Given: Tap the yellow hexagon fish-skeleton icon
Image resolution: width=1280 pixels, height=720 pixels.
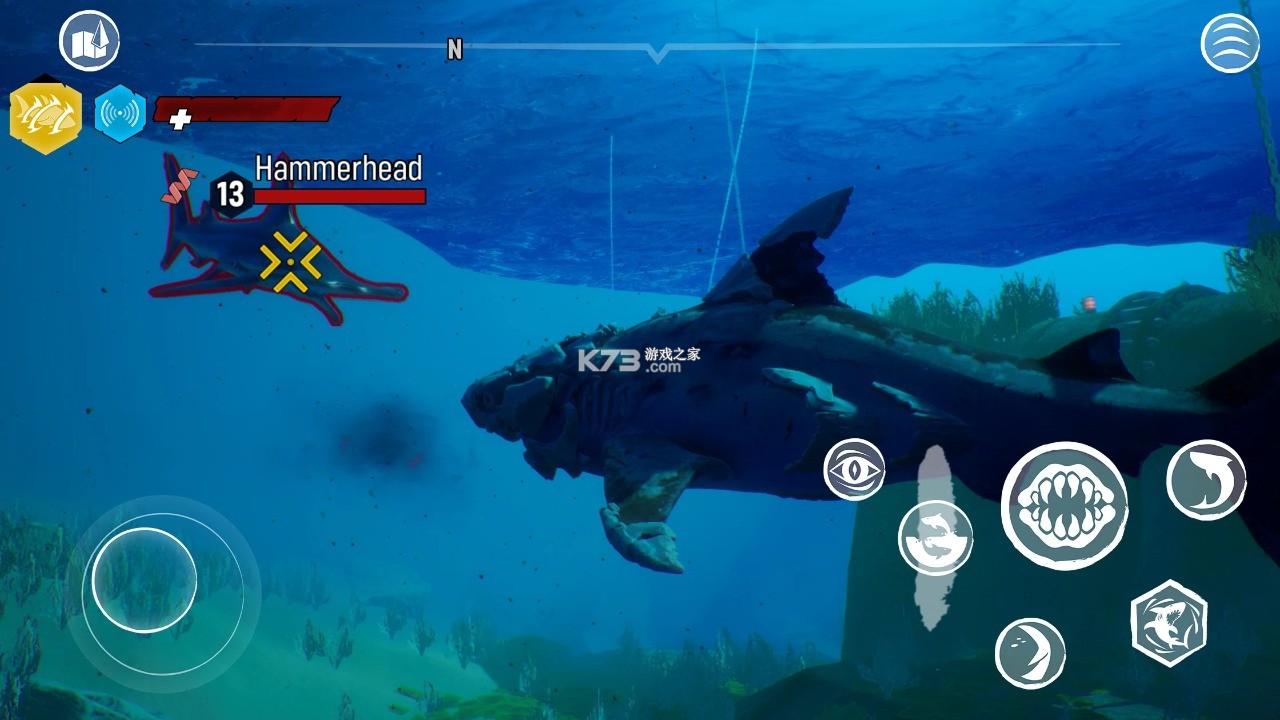Looking at the screenshot, I should click(45, 117).
